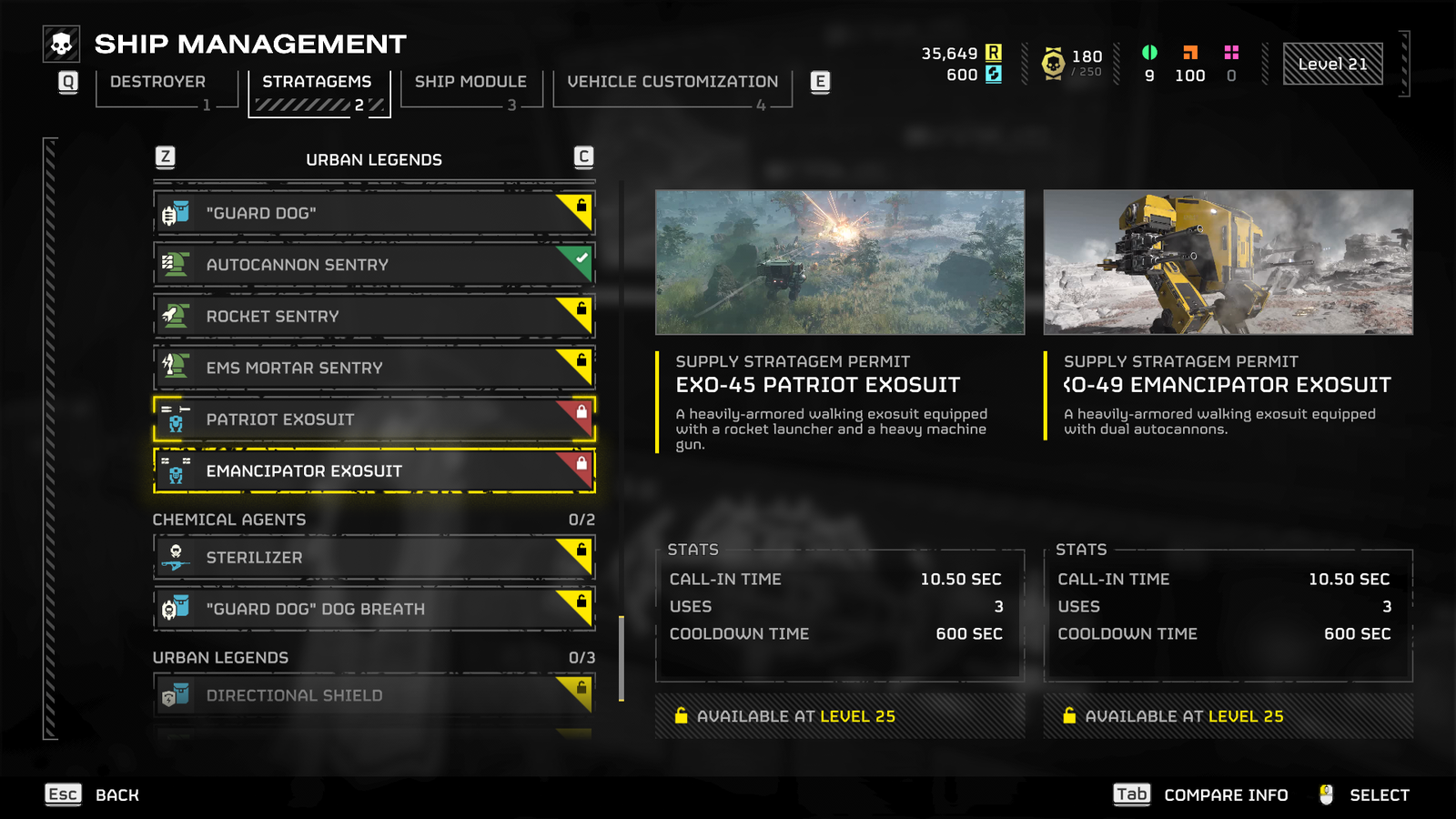Select the Stratagems tab
The image size is (1456, 819).
(x=318, y=83)
